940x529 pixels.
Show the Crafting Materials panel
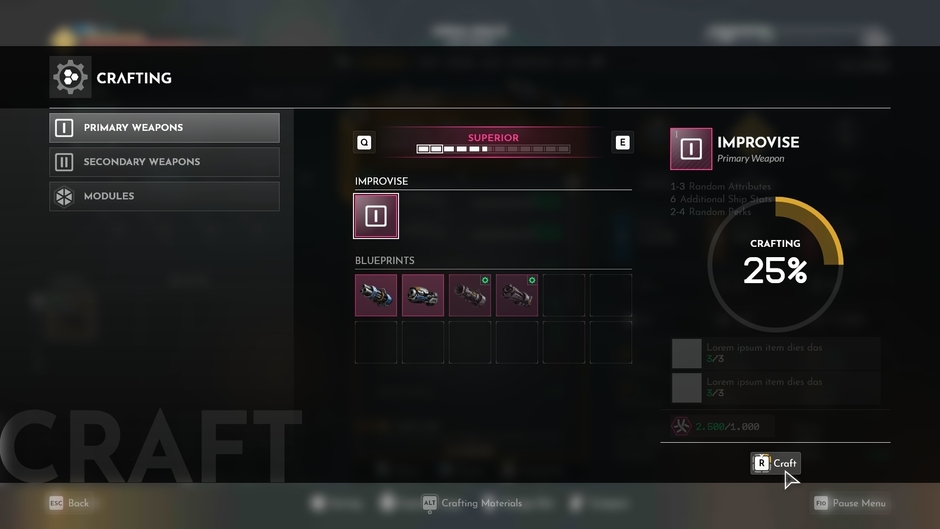(x=472, y=503)
